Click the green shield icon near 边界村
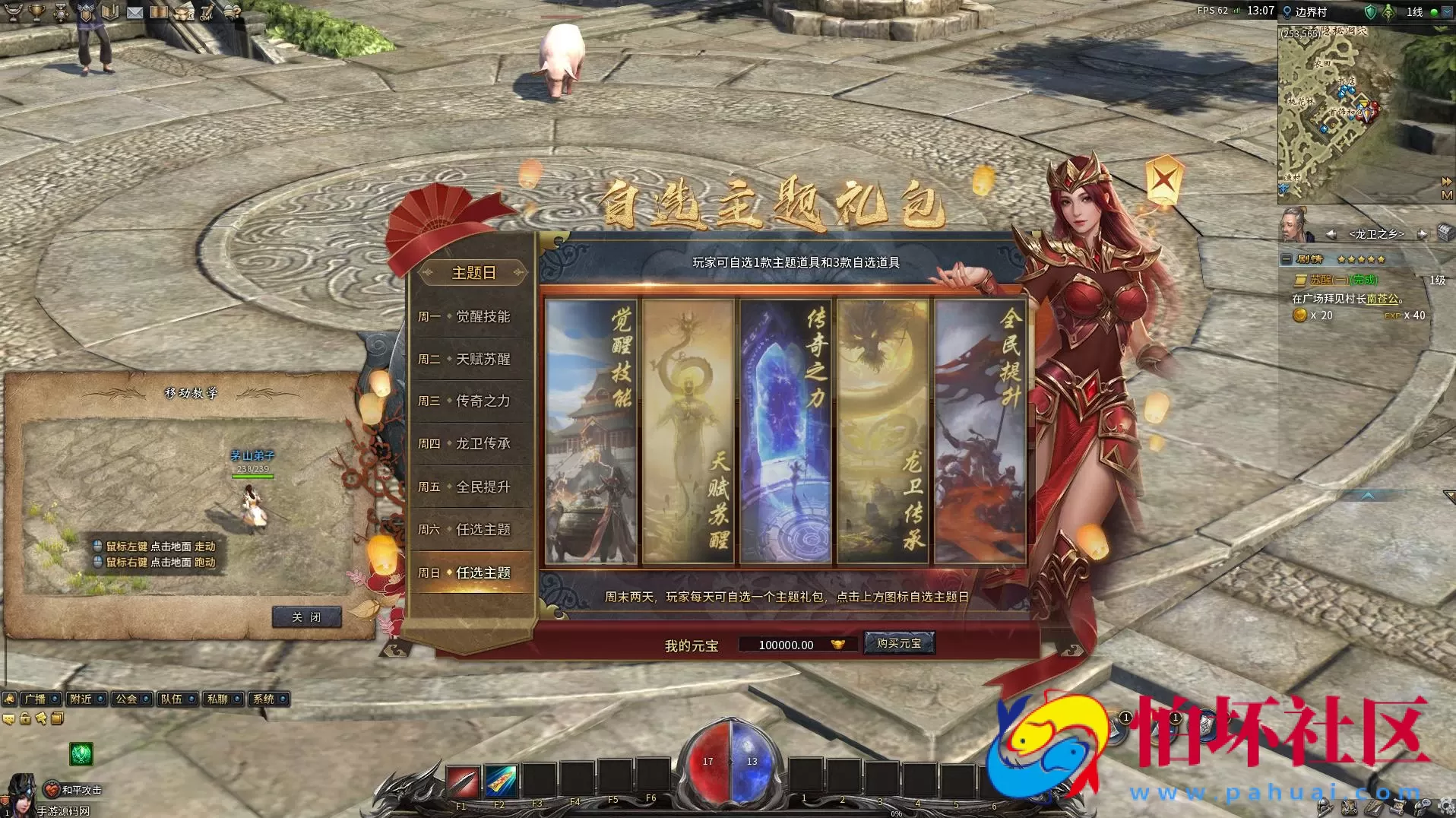Image resolution: width=1456 pixels, height=818 pixels. point(1370,11)
